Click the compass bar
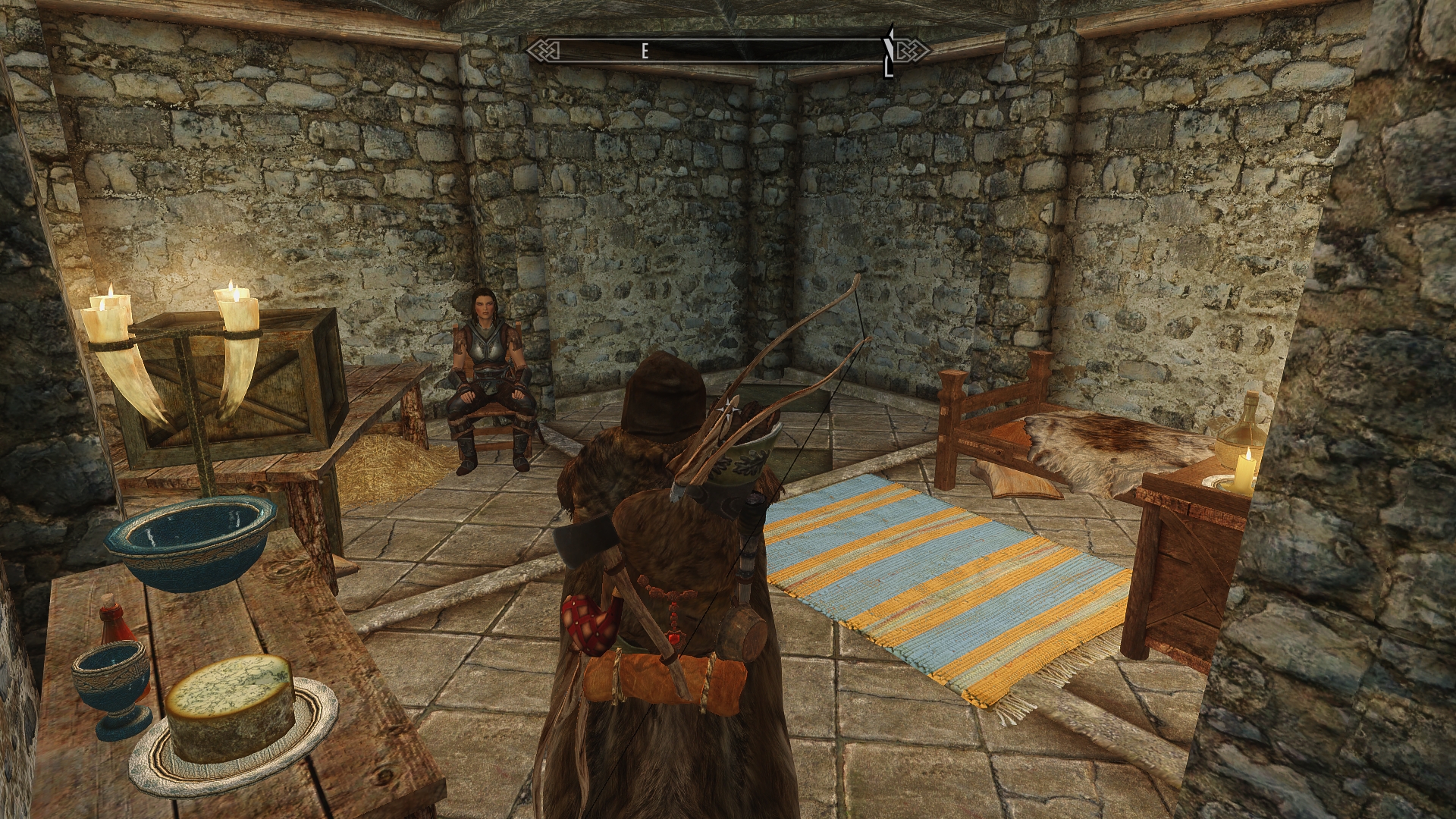 pyautogui.click(x=728, y=51)
